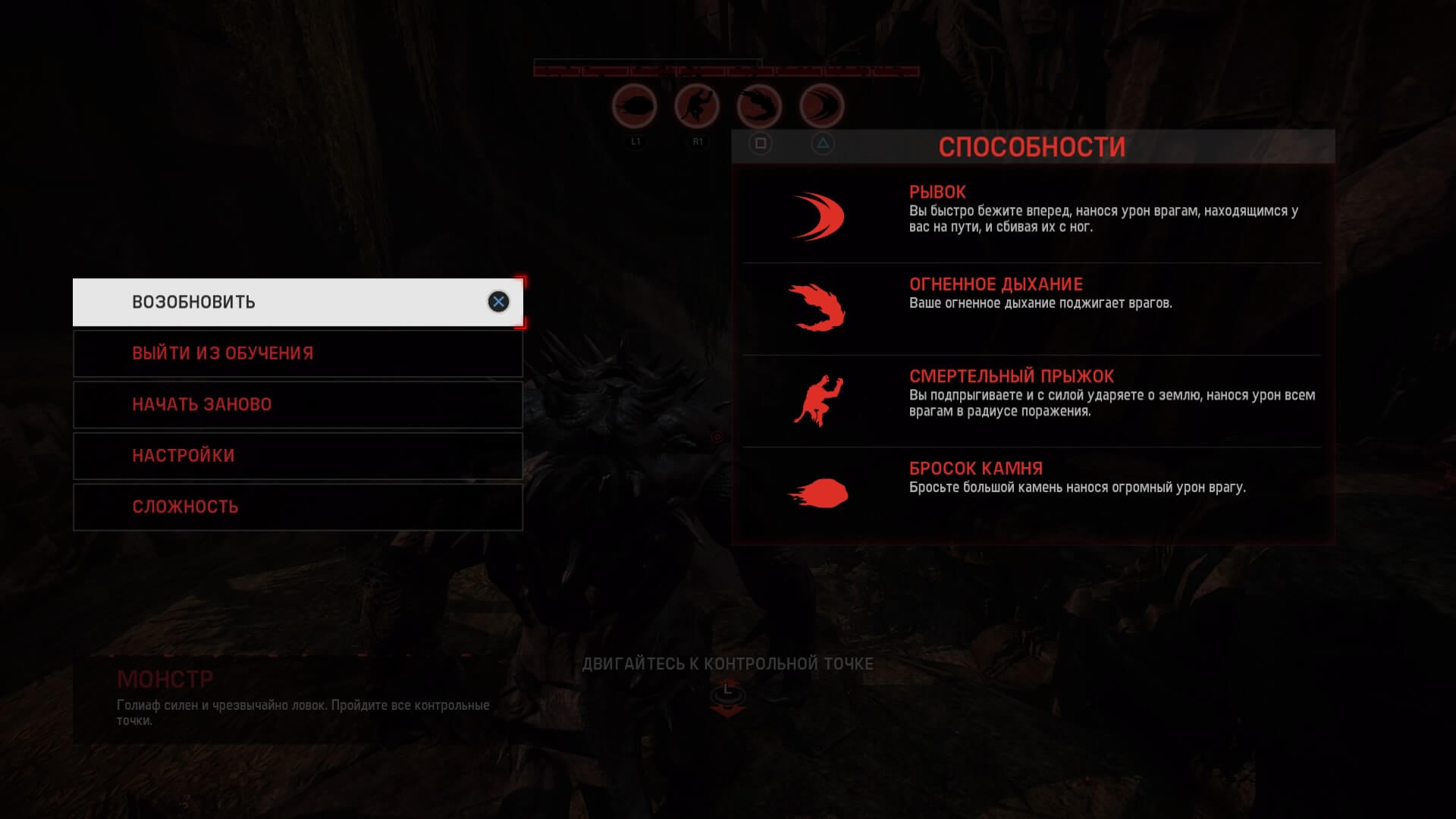Image resolution: width=1456 pixels, height=819 pixels.
Task: Select Выйти из обучения to exit tutorial
Action: [297, 353]
